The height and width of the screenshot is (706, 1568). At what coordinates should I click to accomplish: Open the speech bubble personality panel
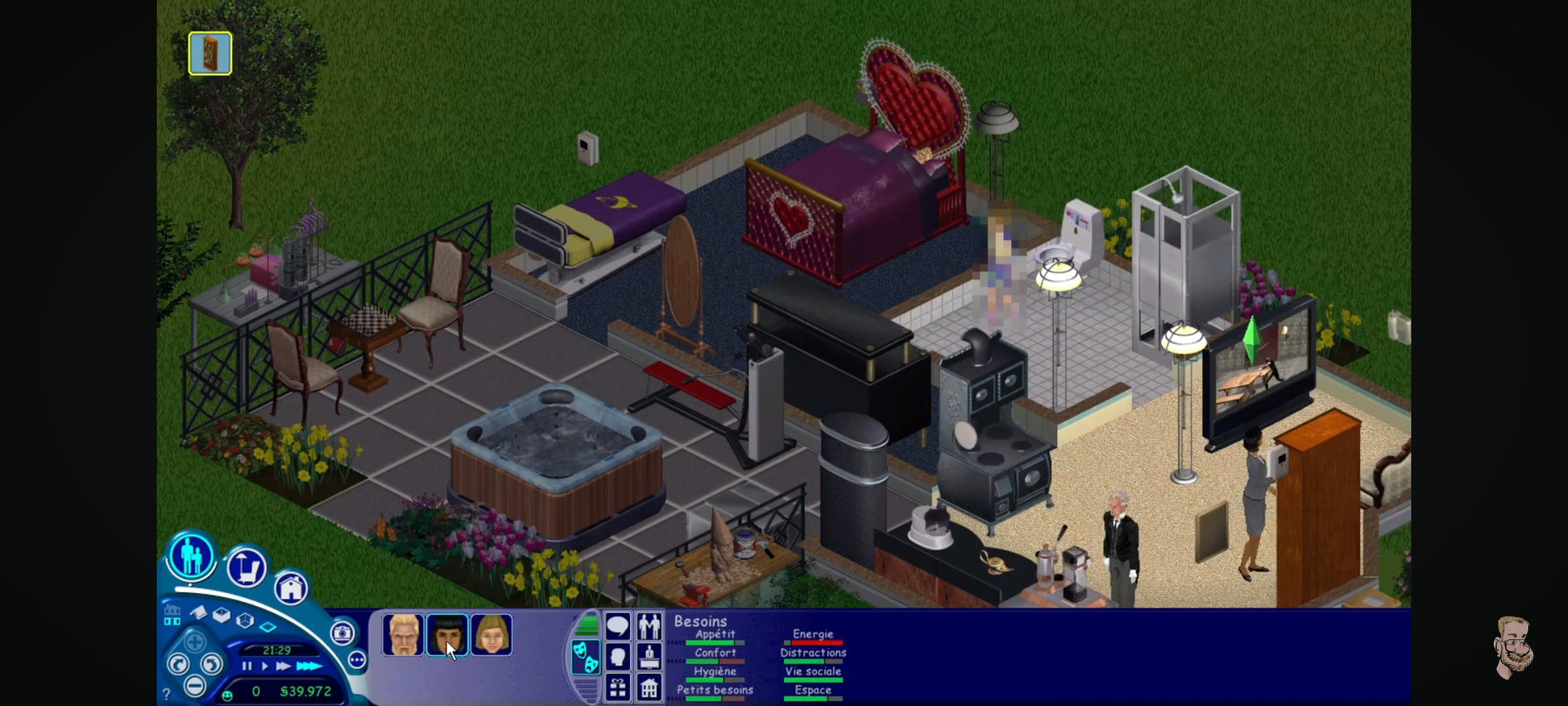pyautogui.click(x=618, y=625)
